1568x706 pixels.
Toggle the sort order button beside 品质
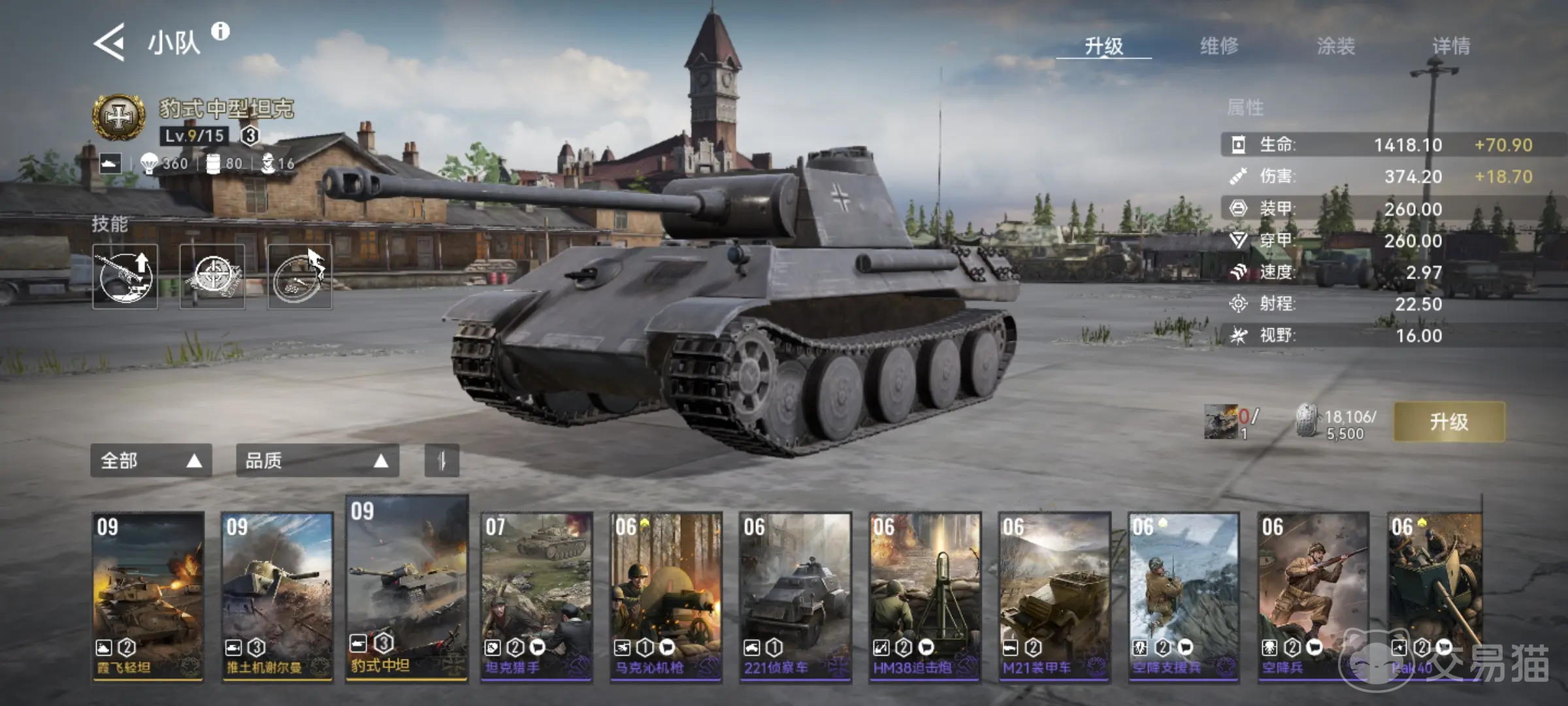(442, 461)
